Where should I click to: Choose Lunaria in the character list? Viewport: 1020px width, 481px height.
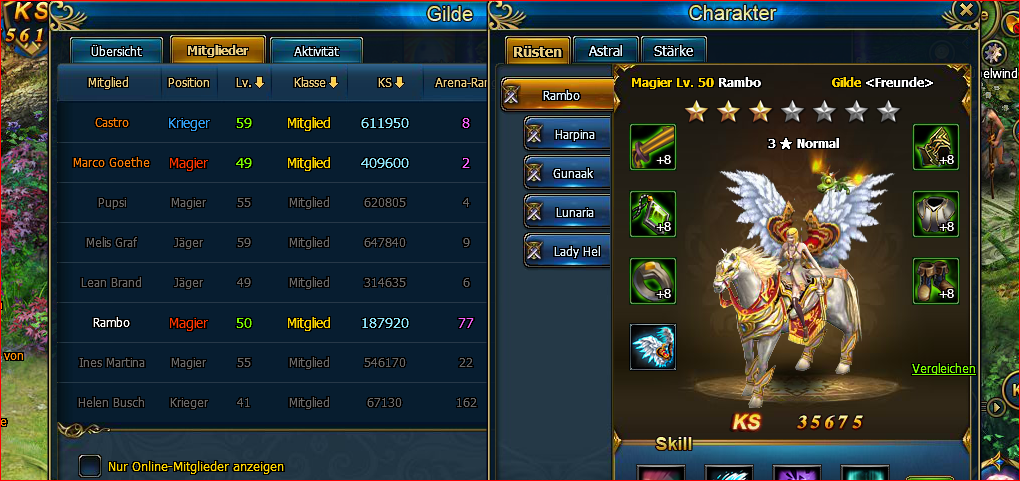point(568,212)
